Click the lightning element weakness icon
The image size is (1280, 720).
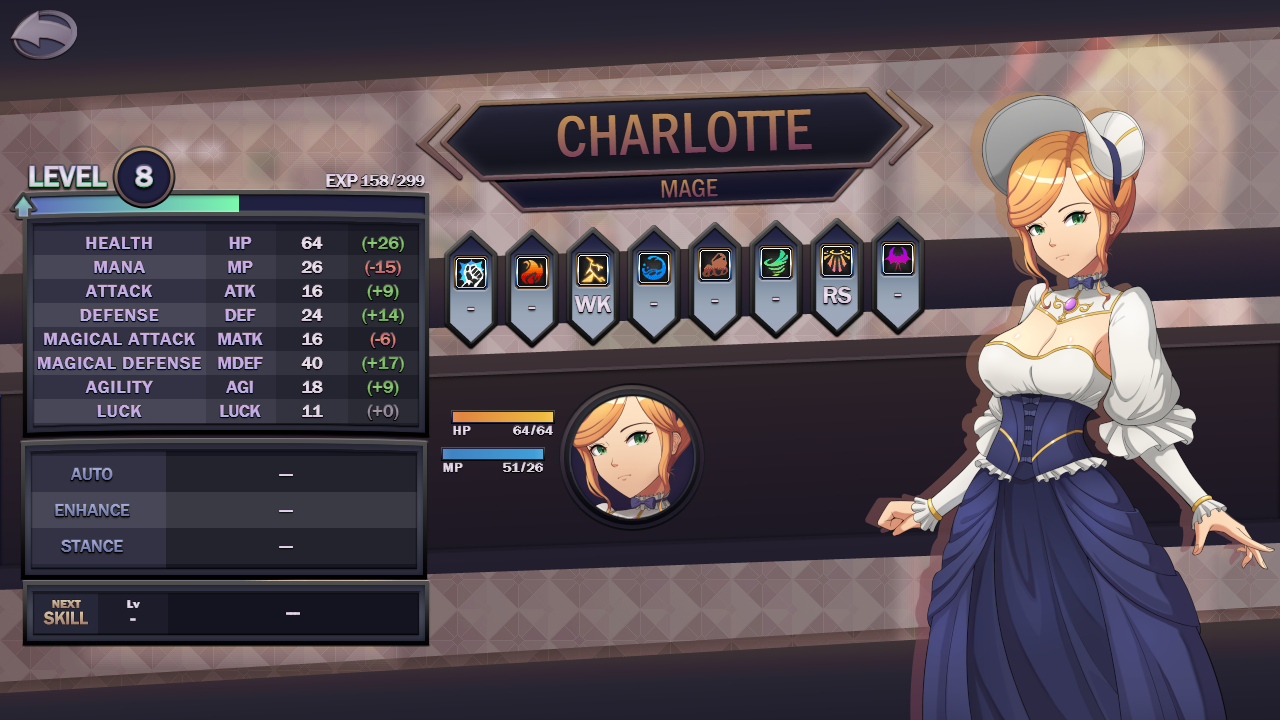point(592,270)
